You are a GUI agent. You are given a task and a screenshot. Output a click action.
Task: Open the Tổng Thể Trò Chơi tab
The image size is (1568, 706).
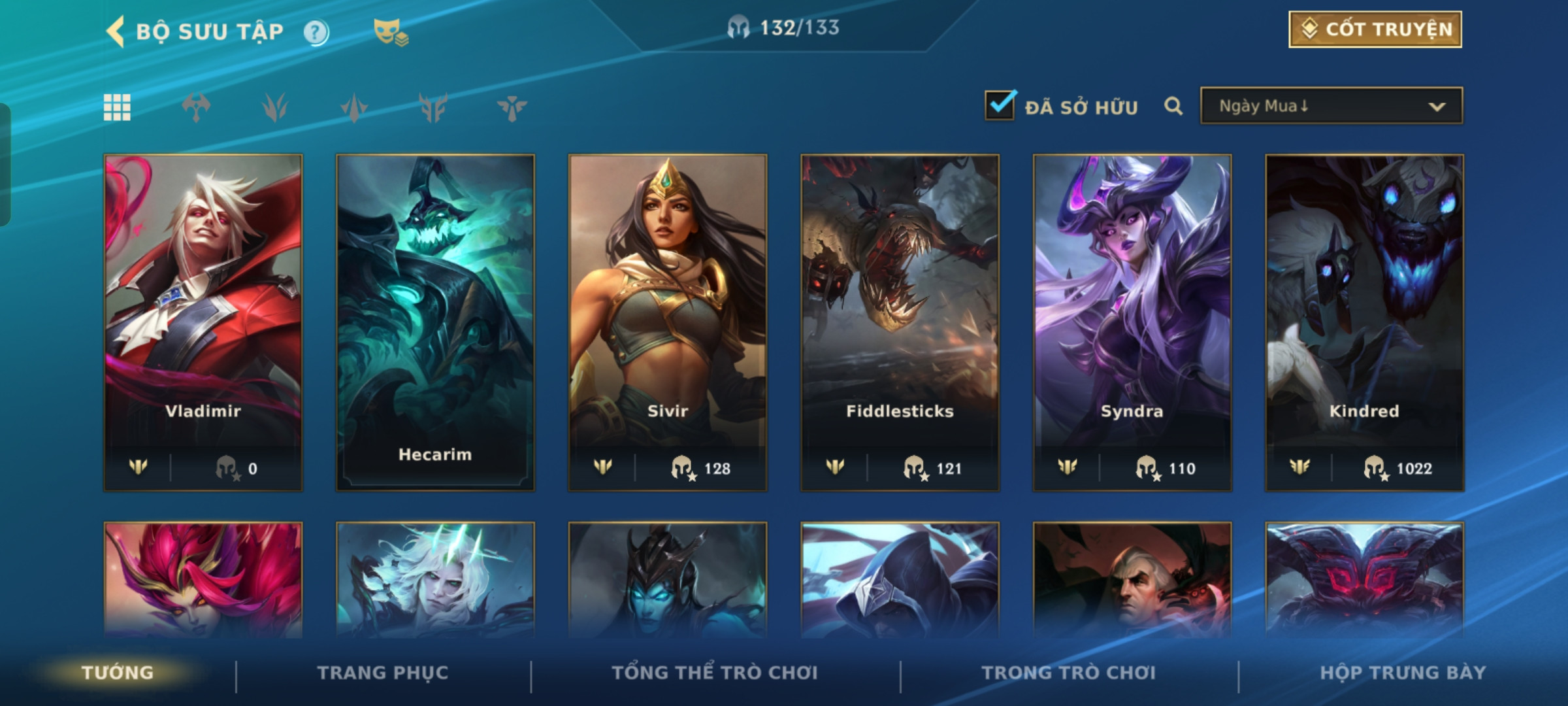coord(715,673)
